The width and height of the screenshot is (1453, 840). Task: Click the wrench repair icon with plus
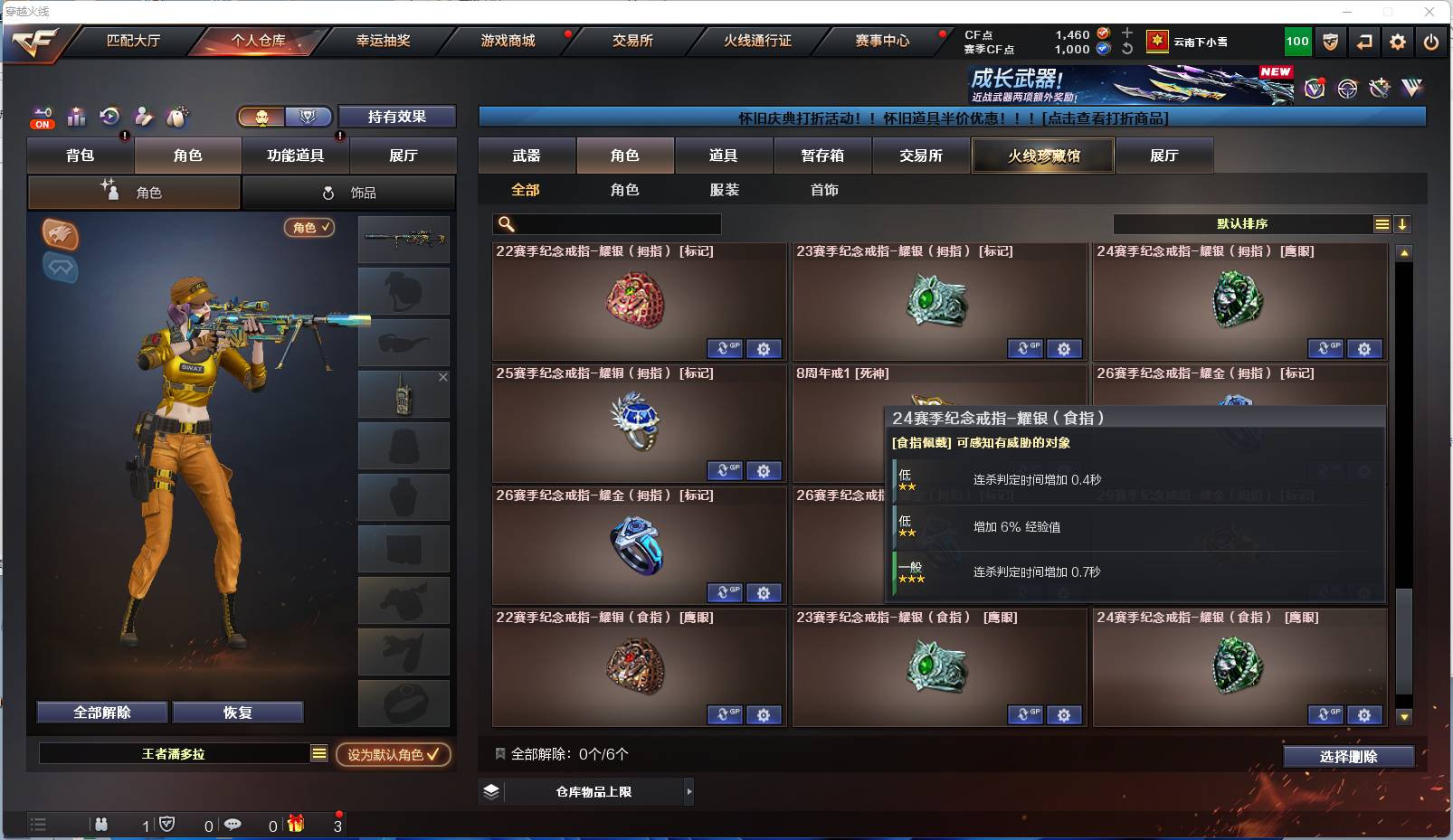pos(1379,88)
